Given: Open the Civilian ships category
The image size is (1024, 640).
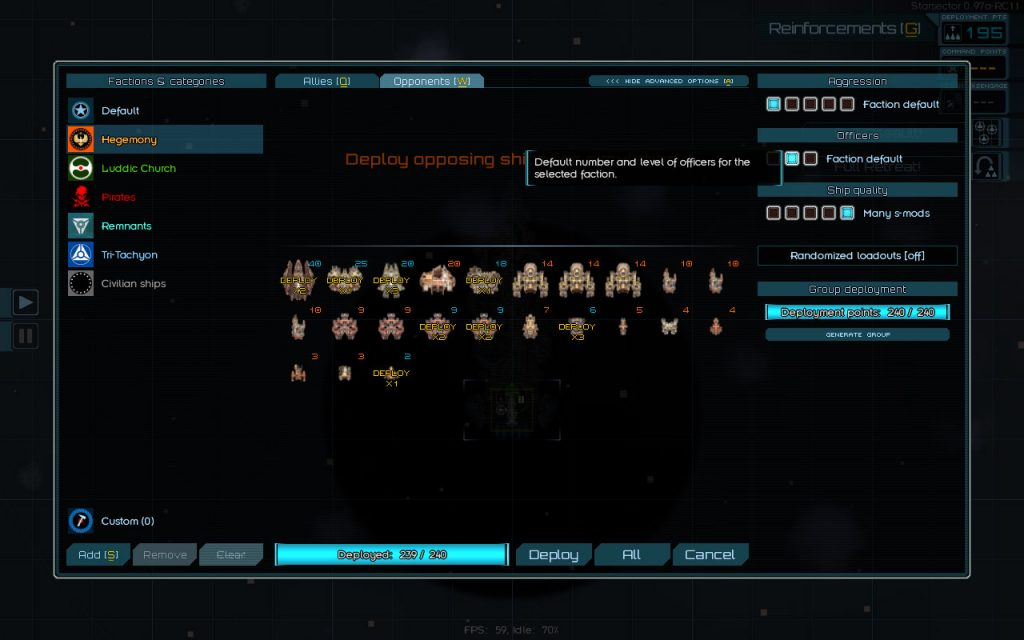Looking at the screenshot, I should (133, 284).
